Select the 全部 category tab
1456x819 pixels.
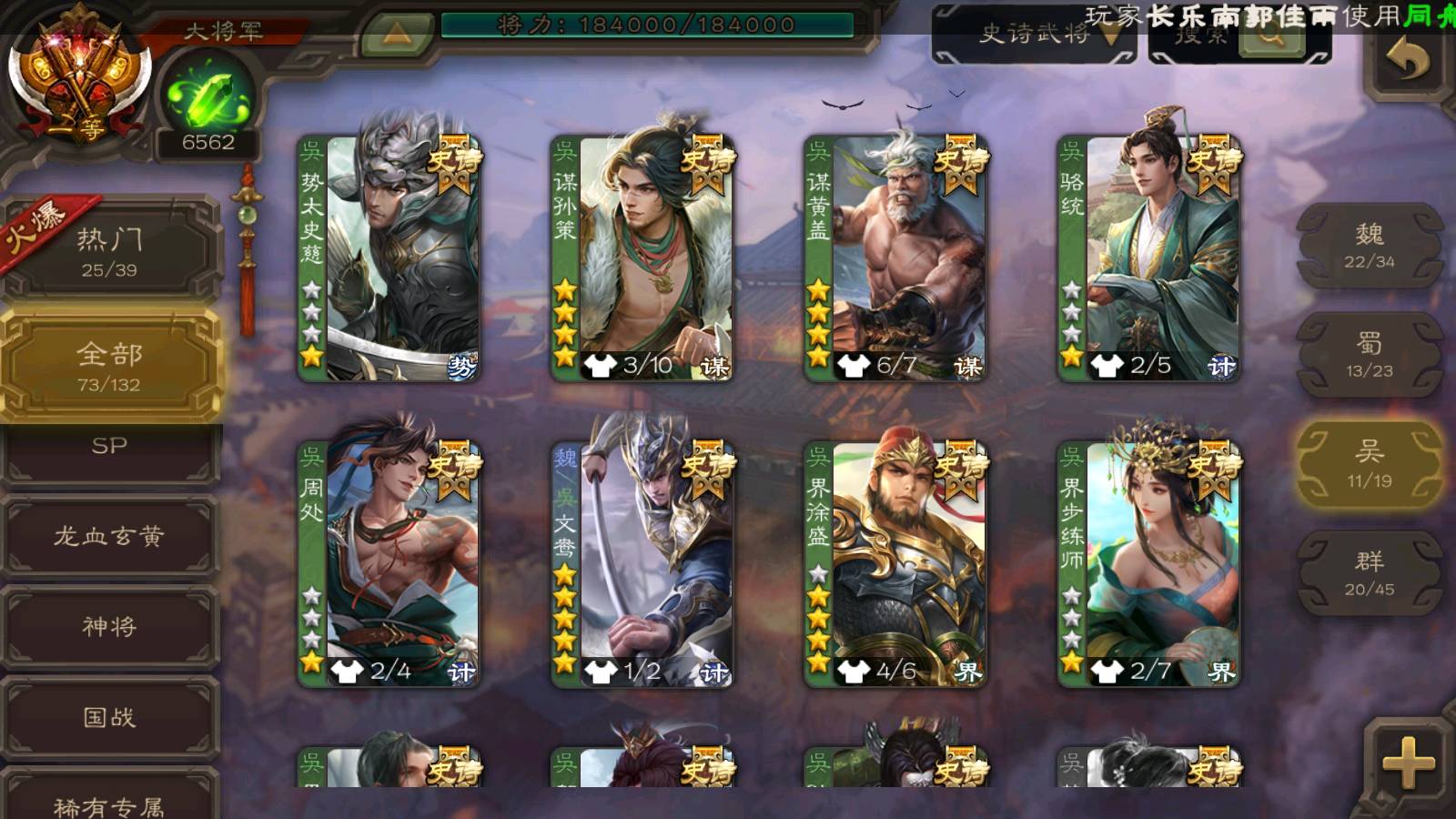[x=109, y=366]
